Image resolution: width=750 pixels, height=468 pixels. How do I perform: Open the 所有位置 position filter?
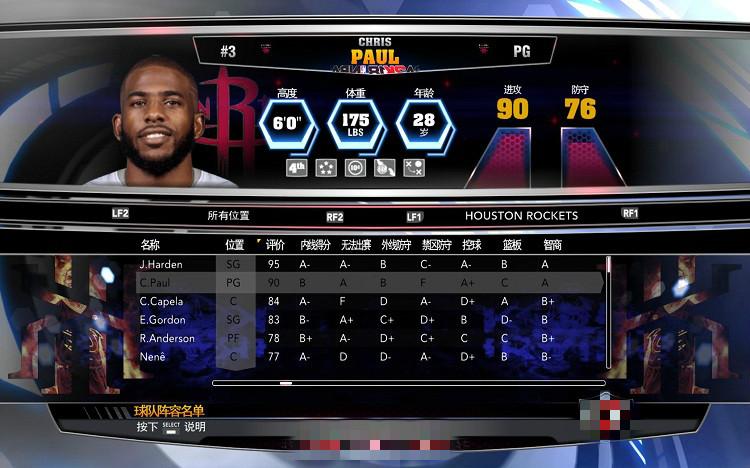(x=228, y=215)
